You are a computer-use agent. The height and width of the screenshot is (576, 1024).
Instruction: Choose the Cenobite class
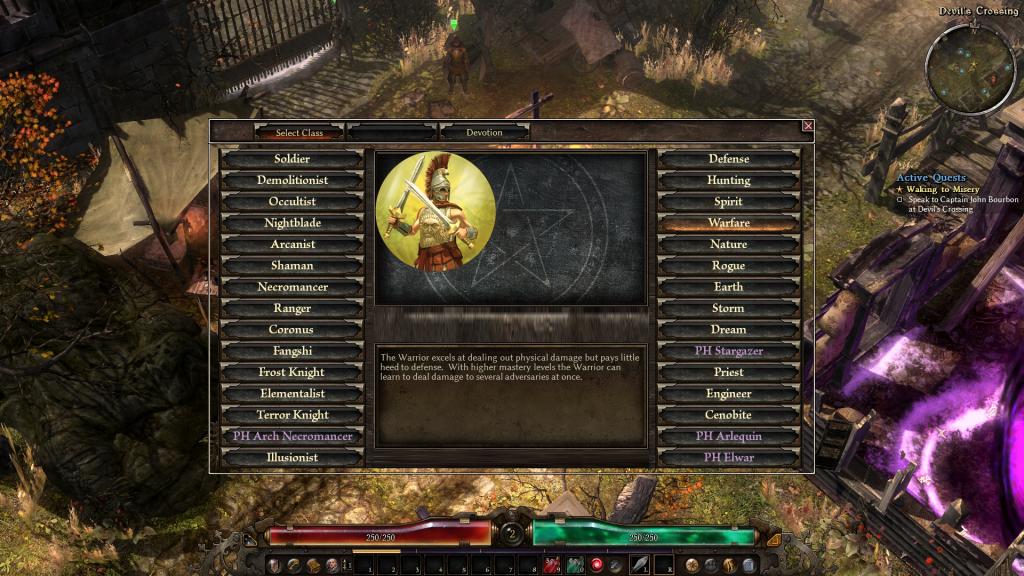728,415
